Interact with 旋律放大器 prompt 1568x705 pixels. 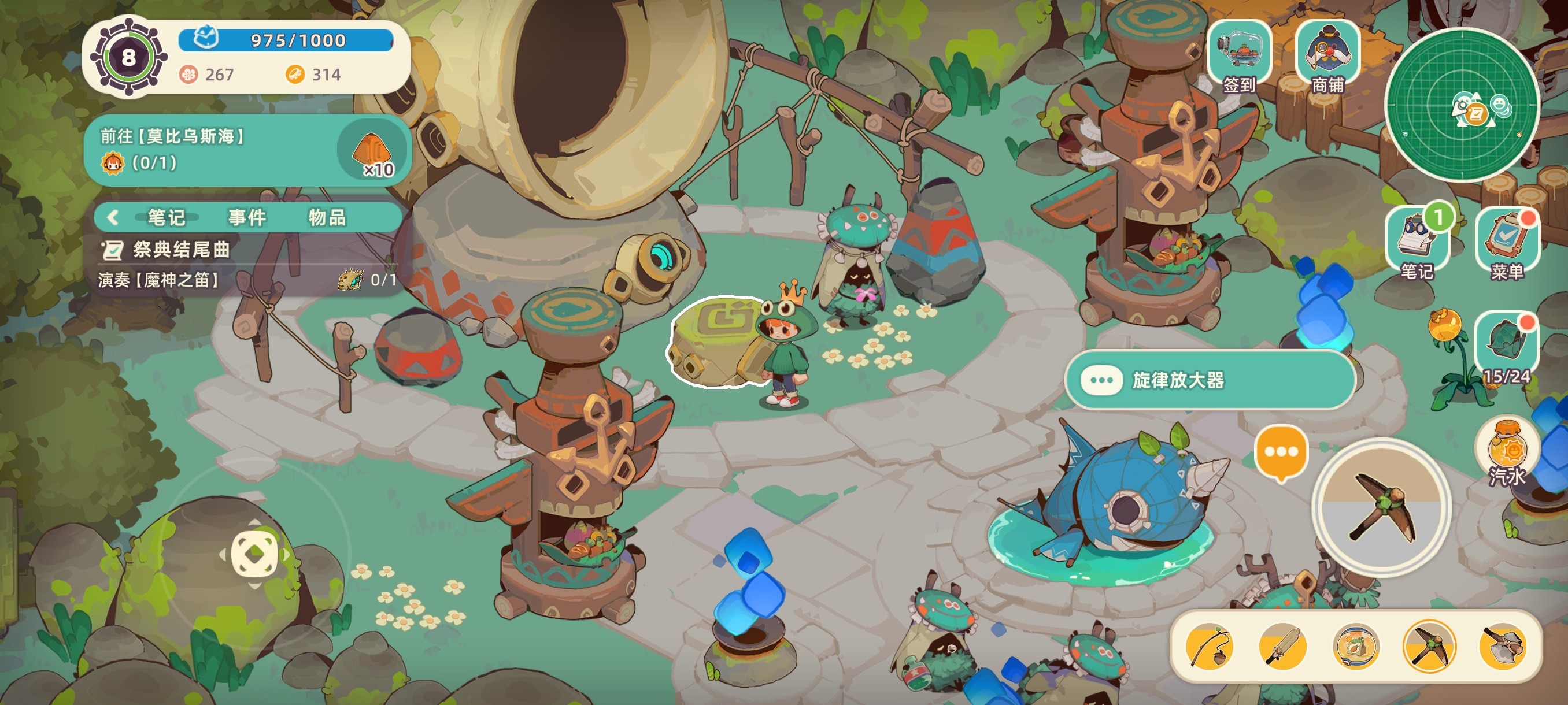click(1209, 380)
